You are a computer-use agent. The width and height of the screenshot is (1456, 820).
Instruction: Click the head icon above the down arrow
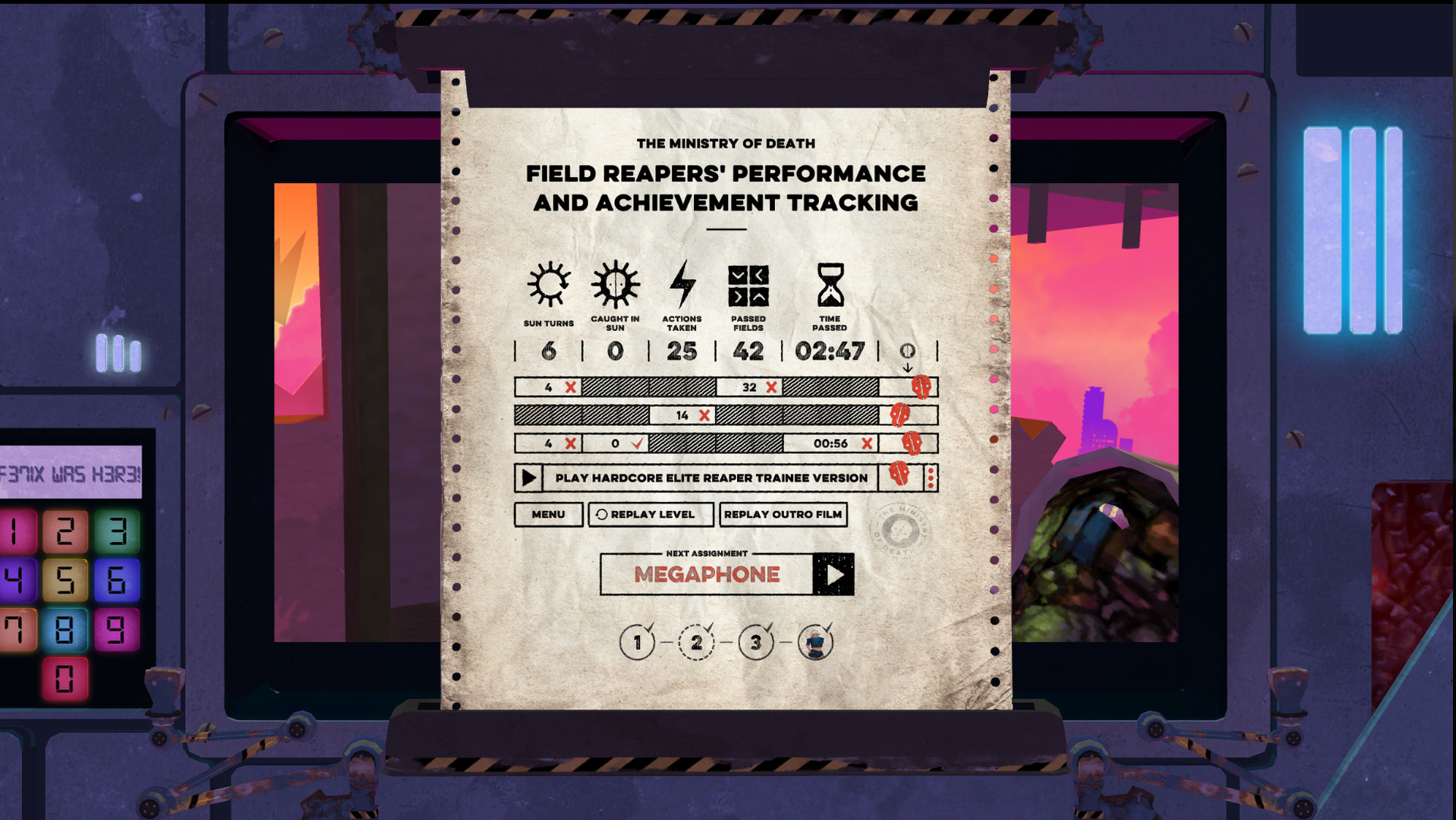908,352
